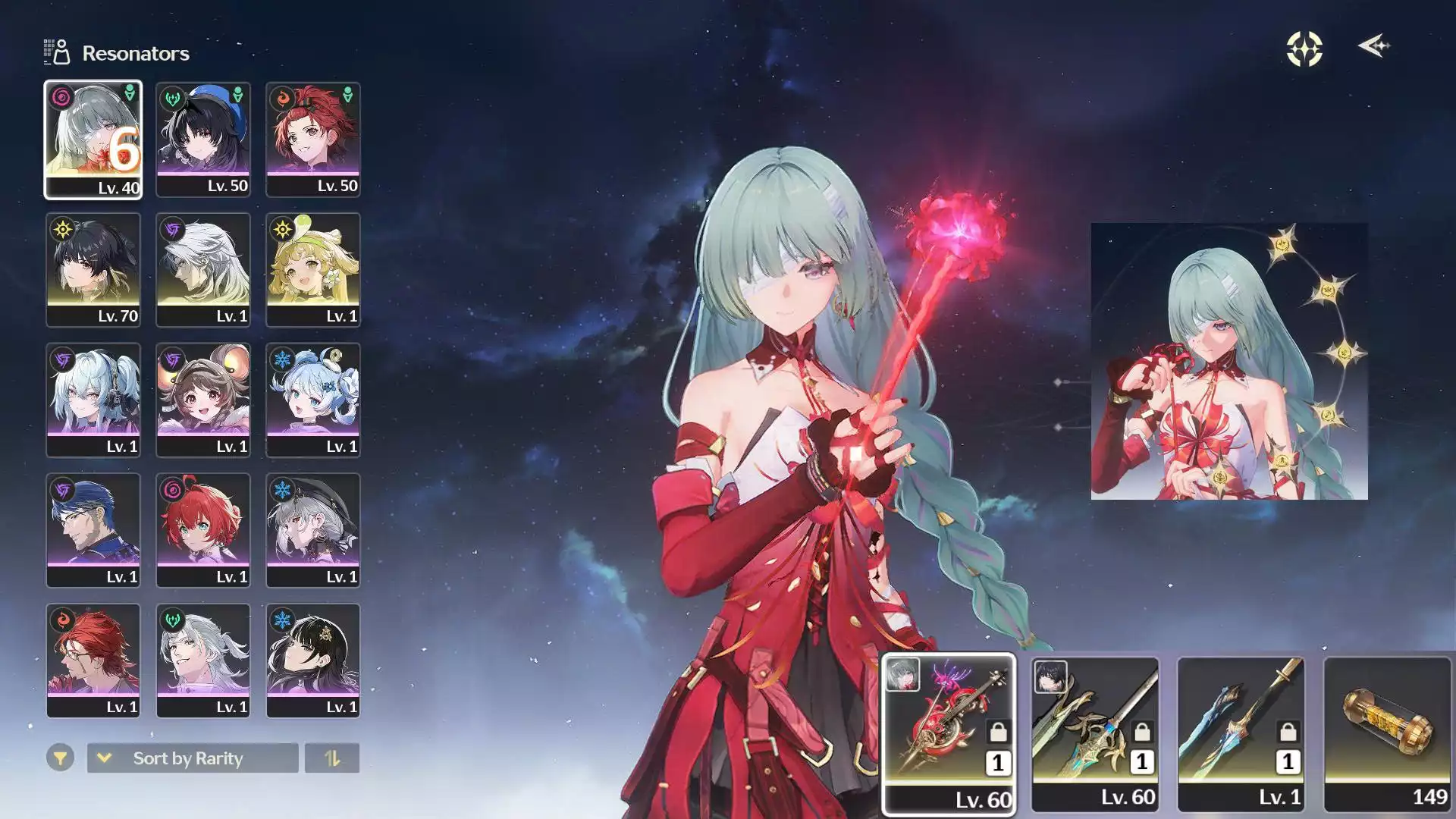The width and height of the screenshot is (1456, 819).
Task: Select the Lv.50 blue-hat character card
Action: point(203,139)
